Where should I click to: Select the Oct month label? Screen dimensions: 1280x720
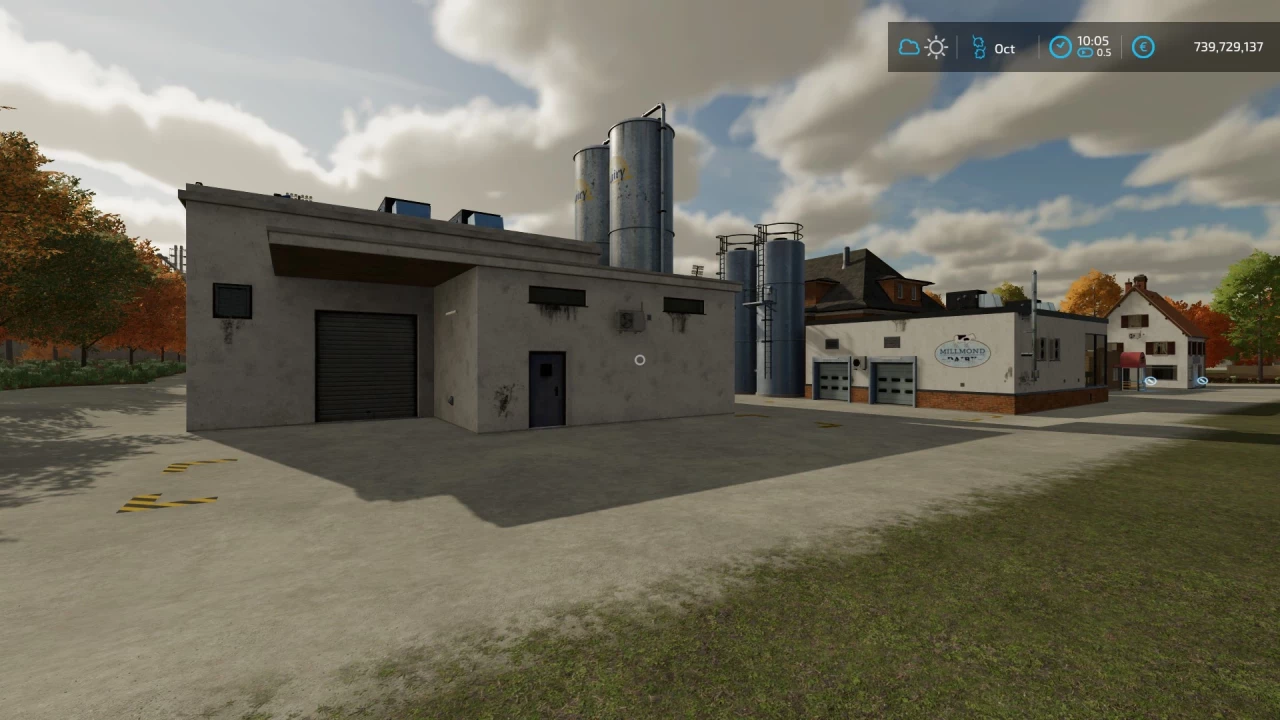[x=1004, y=48]
